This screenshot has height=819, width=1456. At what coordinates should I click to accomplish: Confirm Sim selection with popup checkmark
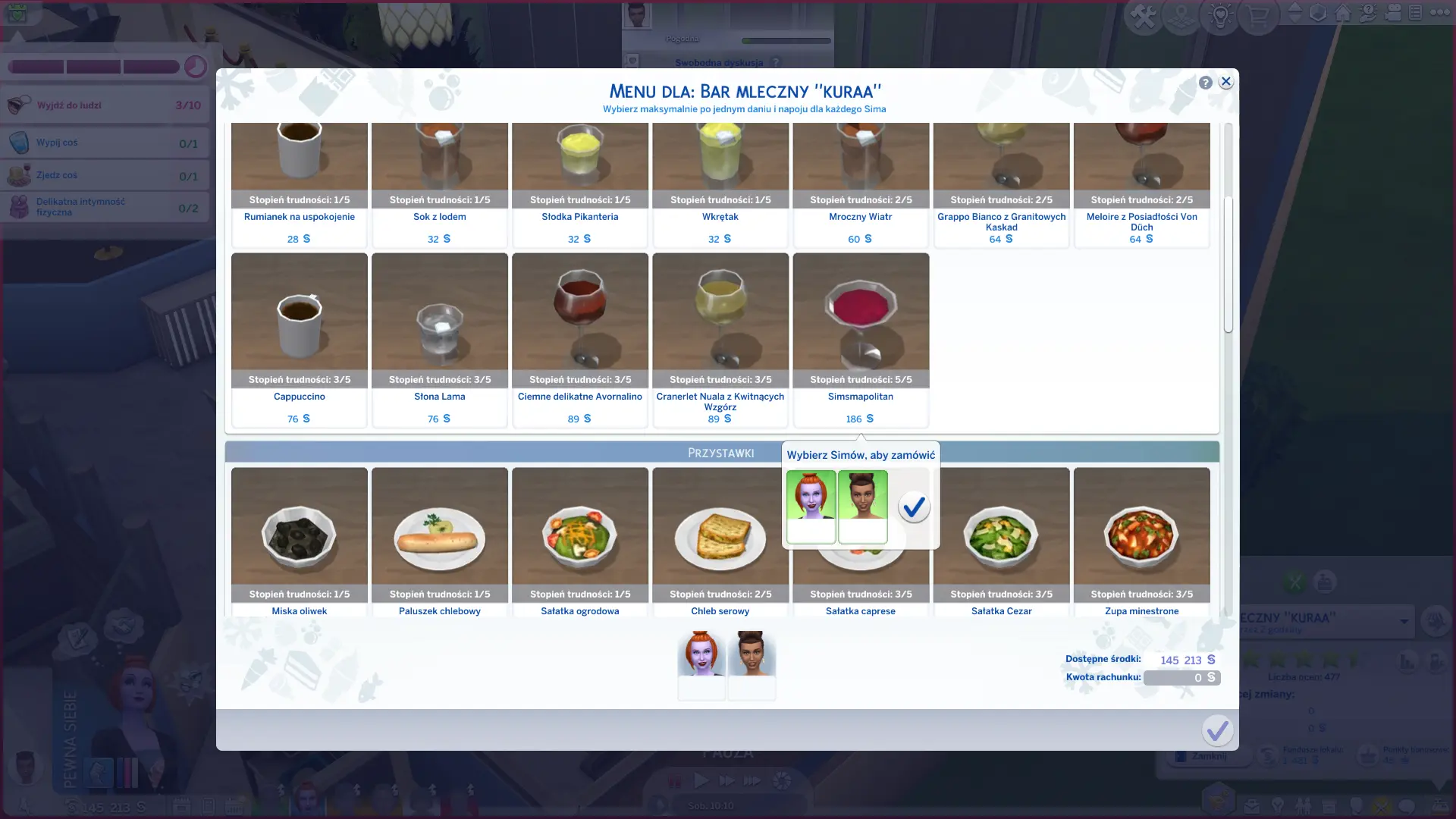coord(914,507)
